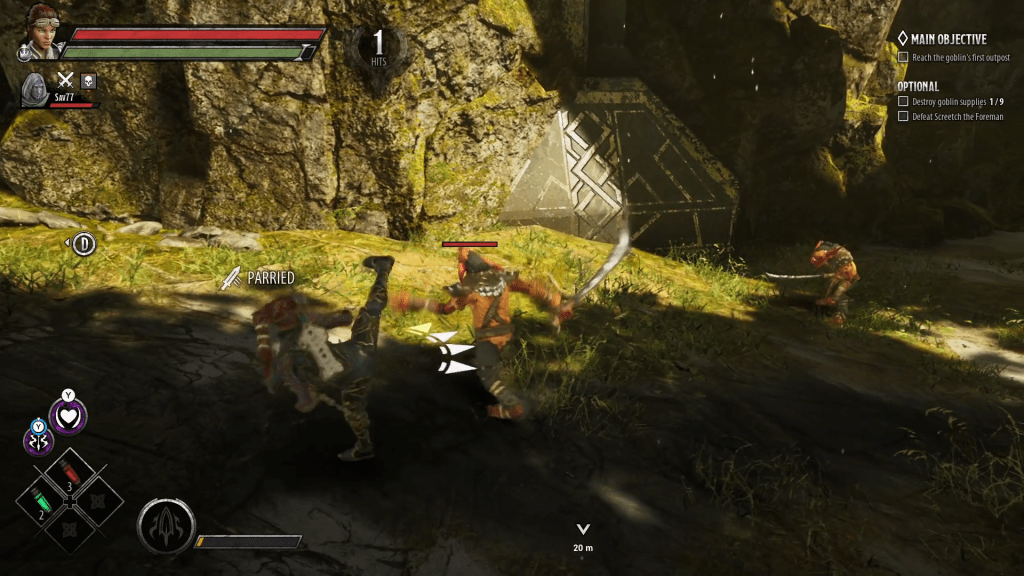Select teammate Sav77's hooded portrait
The width and height of the screenshot is (1024, 576).
coord(34,88)
